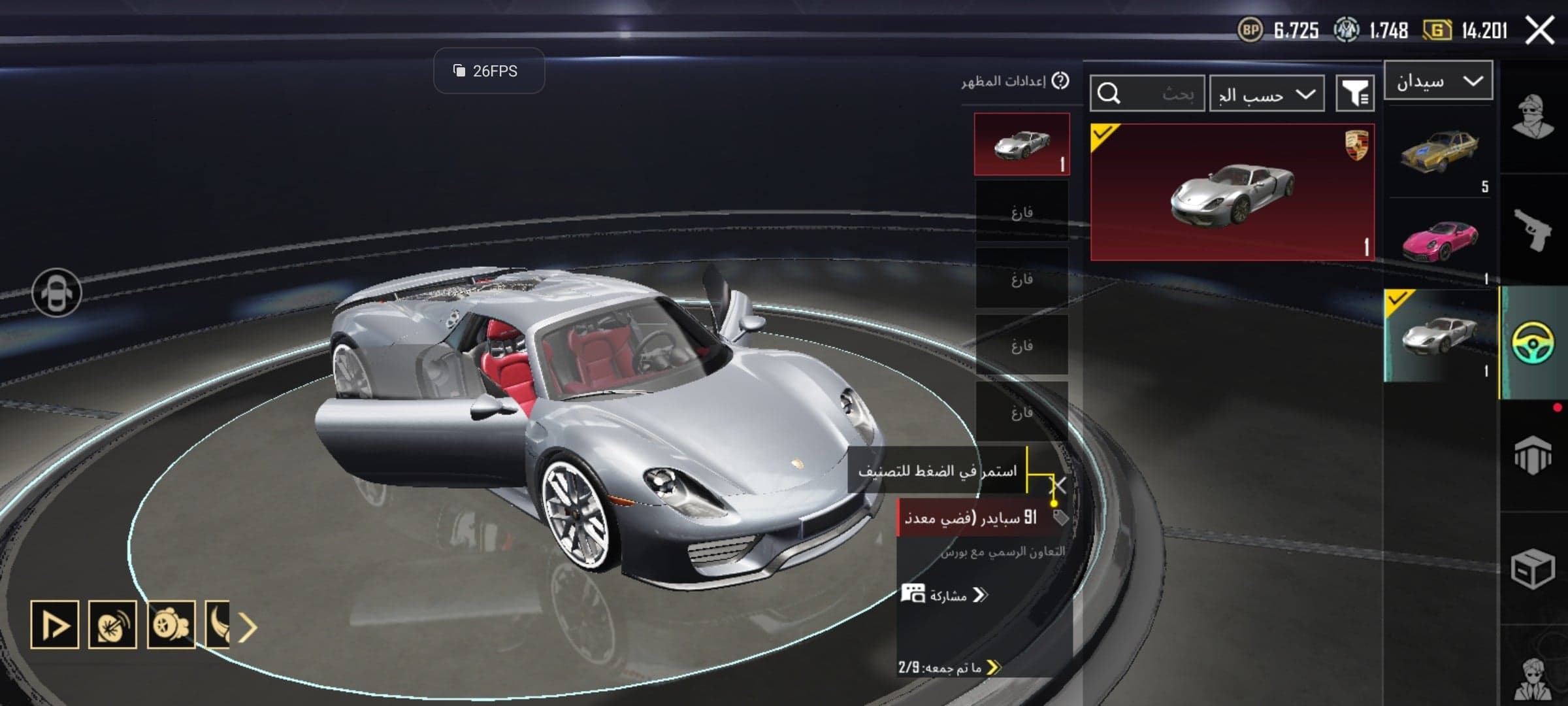1568x706 pixels.
Task: Select the large silver Porsche skin card
Action: click(x=1232, y=192)
